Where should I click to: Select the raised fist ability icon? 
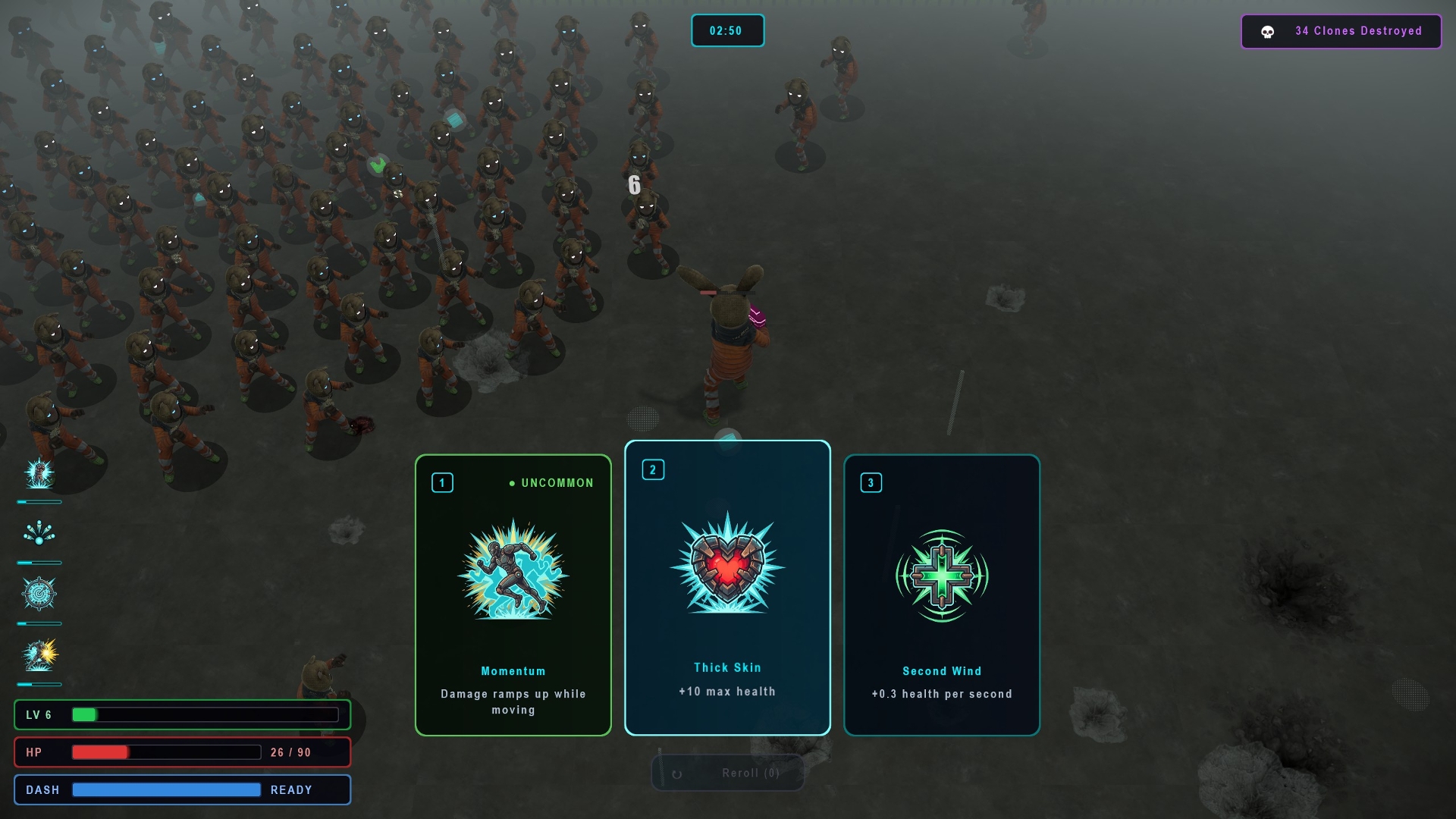point(39,473)
